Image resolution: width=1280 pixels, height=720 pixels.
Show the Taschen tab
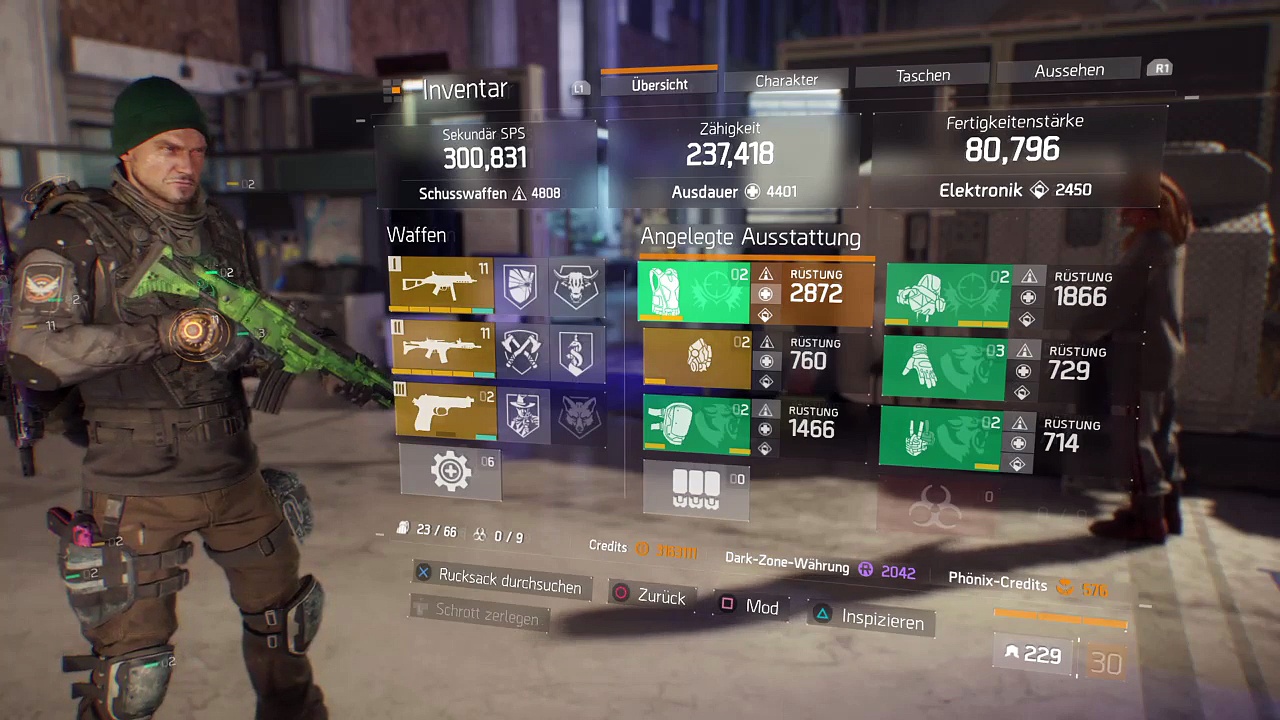pos(922,75)
